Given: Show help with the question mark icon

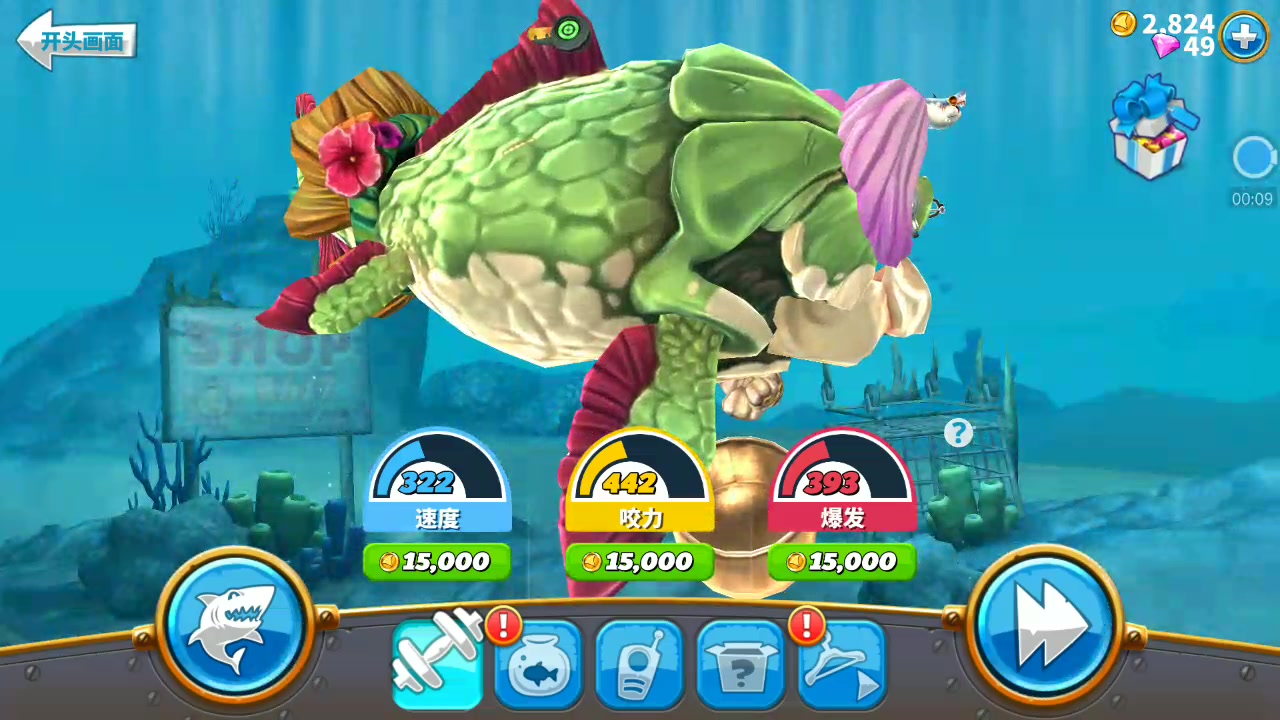Looking at the screenshot, I should pyautogui.click(x=958, y=433).
